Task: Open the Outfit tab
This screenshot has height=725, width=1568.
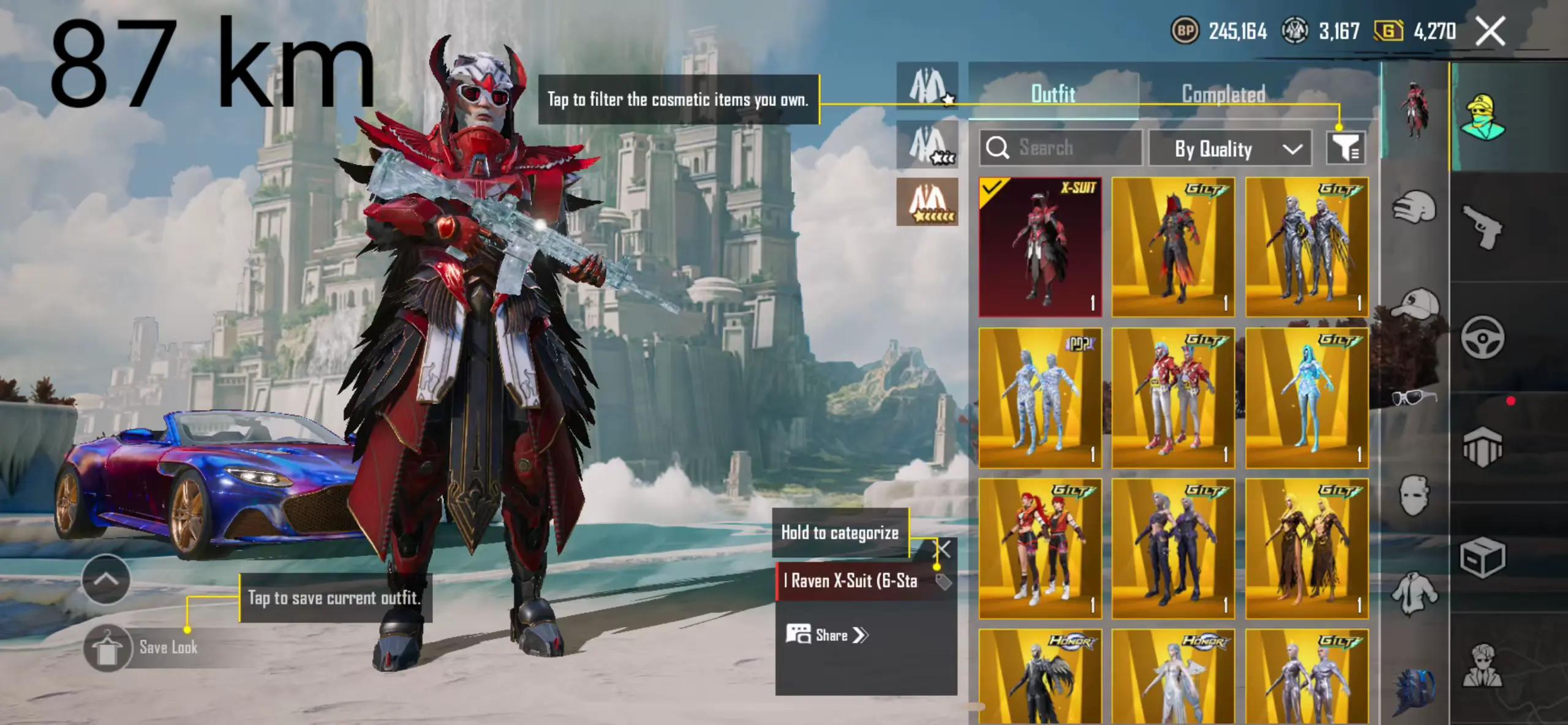Action: [x=1053, y=94]
